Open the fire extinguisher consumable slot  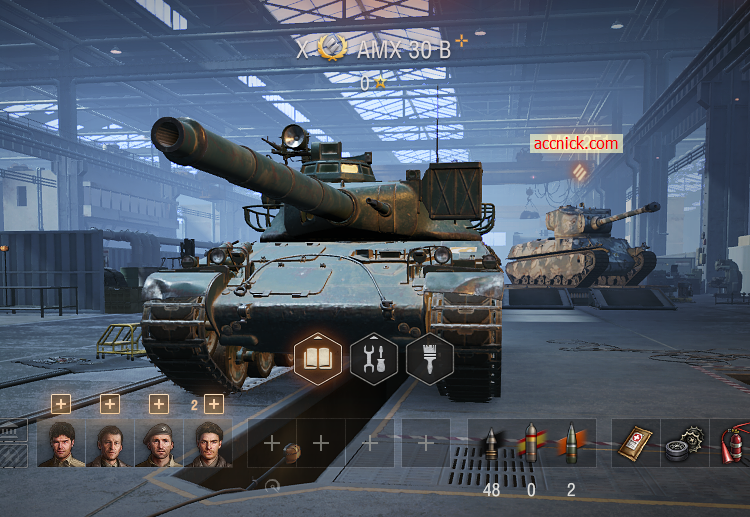click(730, 443)
